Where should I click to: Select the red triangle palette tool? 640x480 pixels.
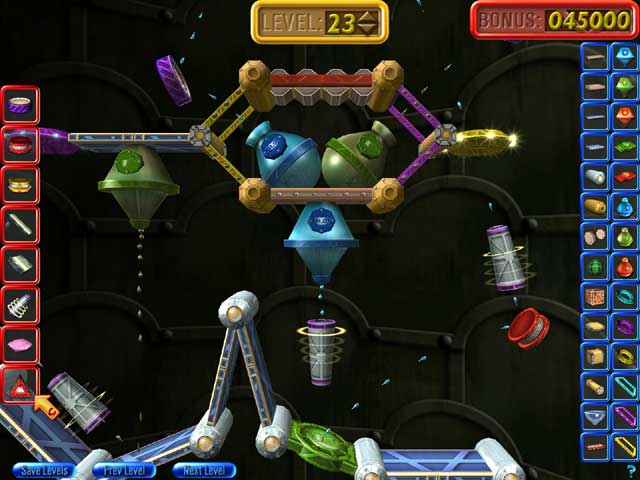coord(21,383)
